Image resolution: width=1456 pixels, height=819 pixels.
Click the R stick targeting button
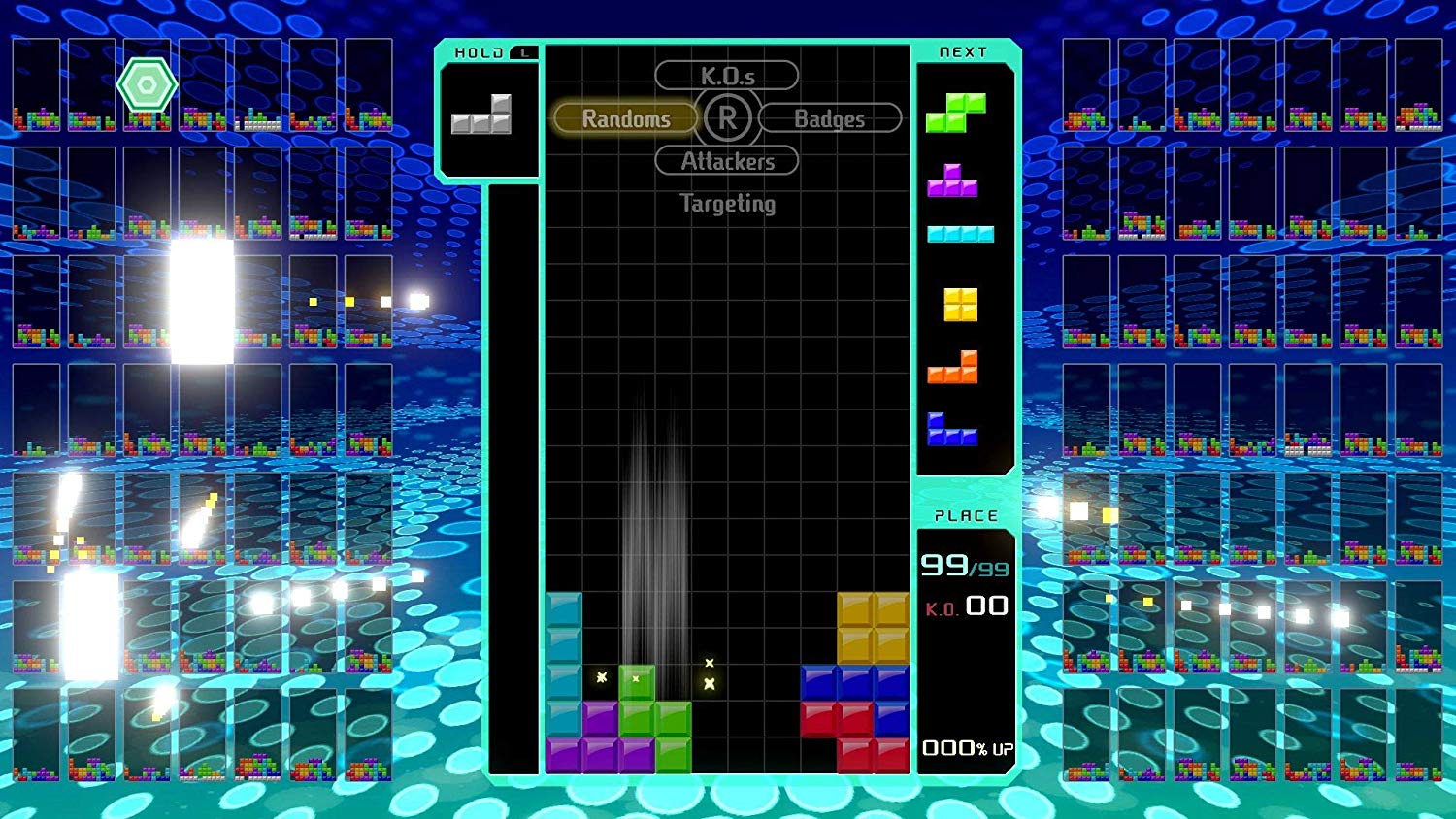click(x=728, y=118)
